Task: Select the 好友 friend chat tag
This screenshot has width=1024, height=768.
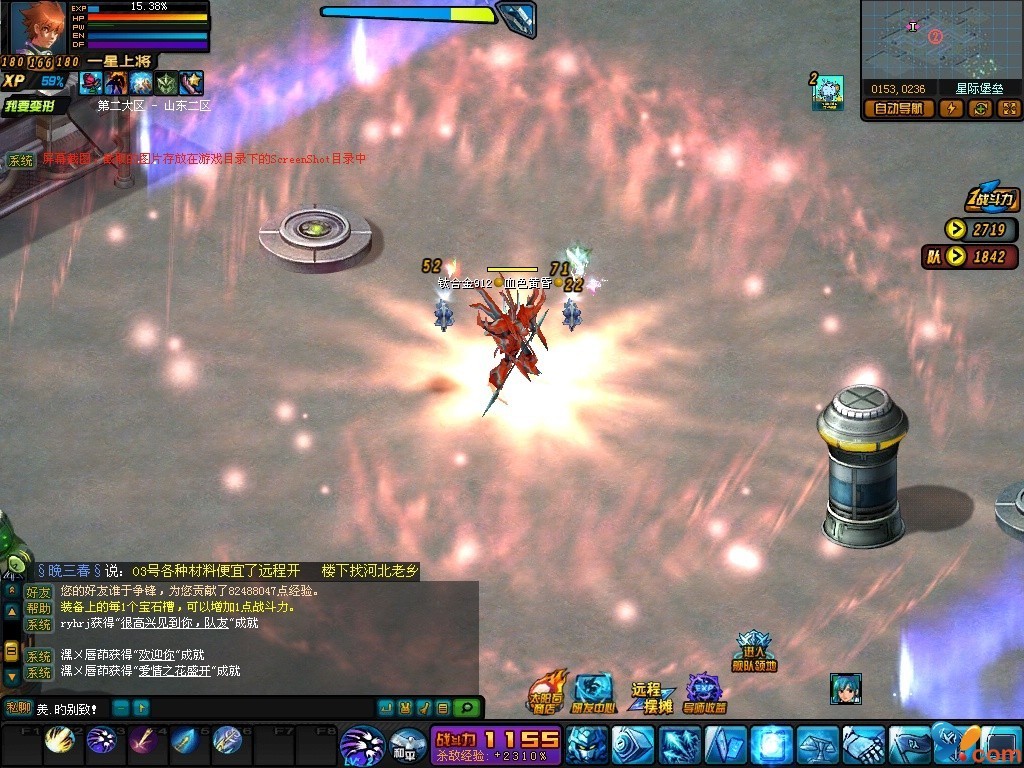Action: point(38,591)
